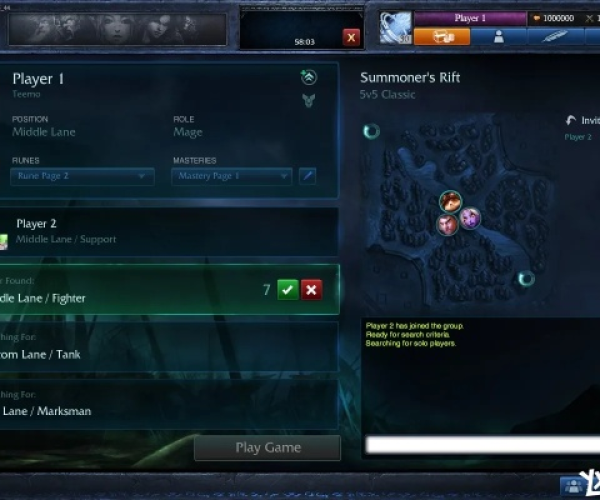This screenshot has height=500, width=600.
Task: Decline the found player with the red X
Action: coord(312,289)
